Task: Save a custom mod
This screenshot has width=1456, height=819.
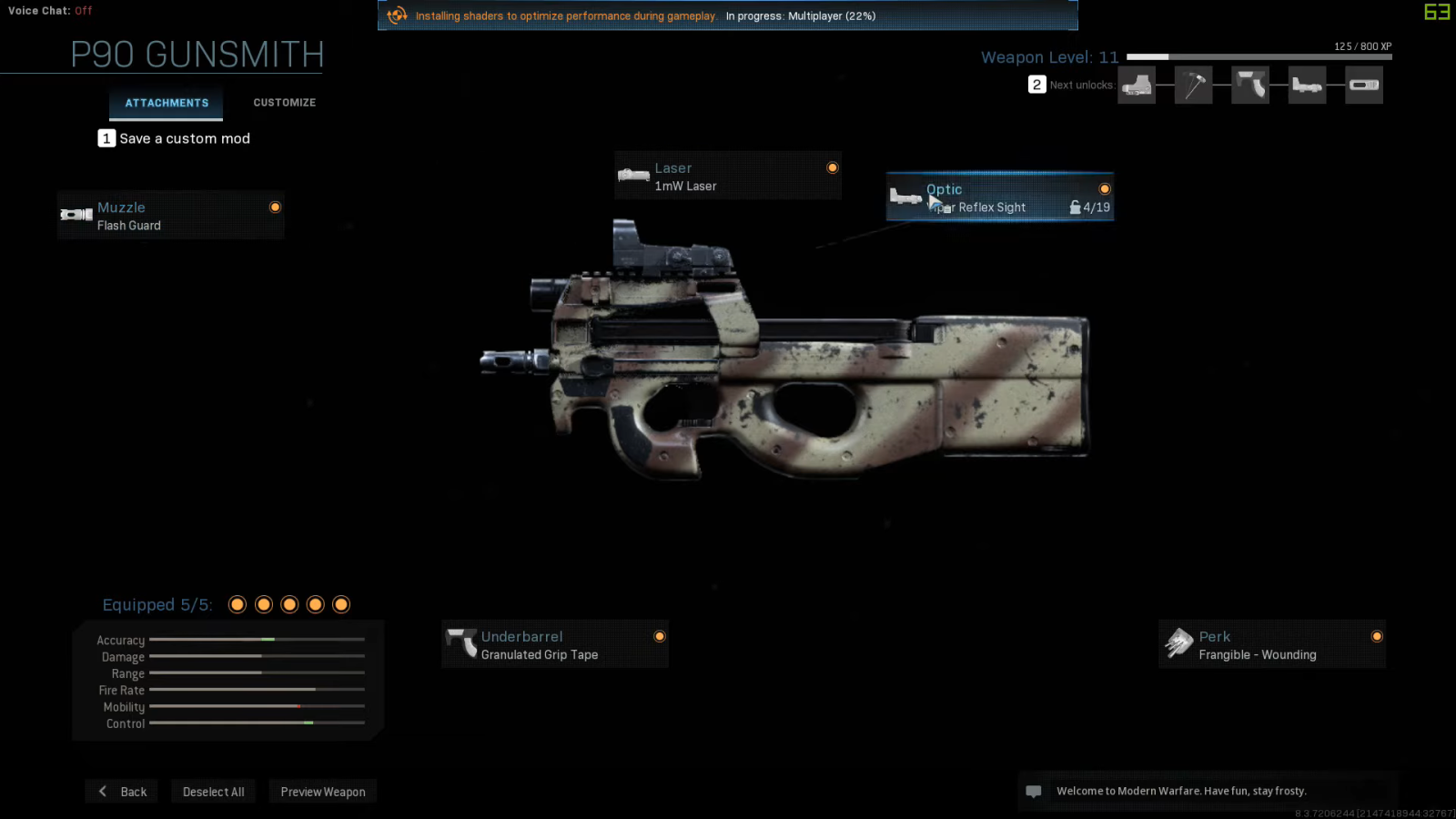Action: tap(175, 138)
